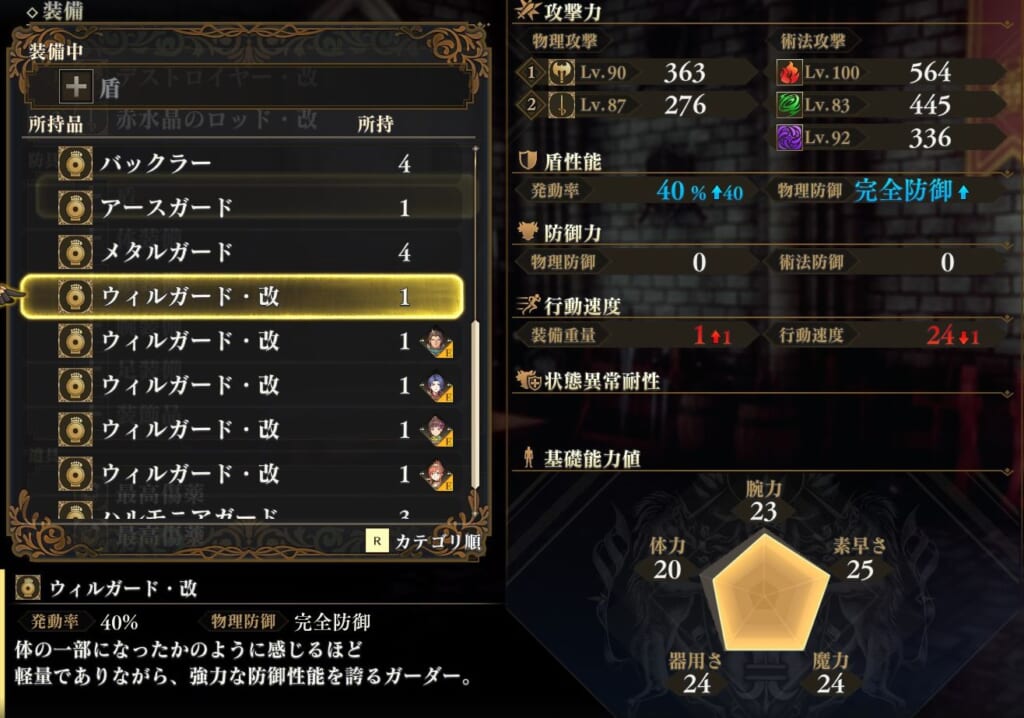Click the currently equipped 盾 slot
This screenshot has width=1024, height=718.
pyautogui.click(x=250, y=88)
